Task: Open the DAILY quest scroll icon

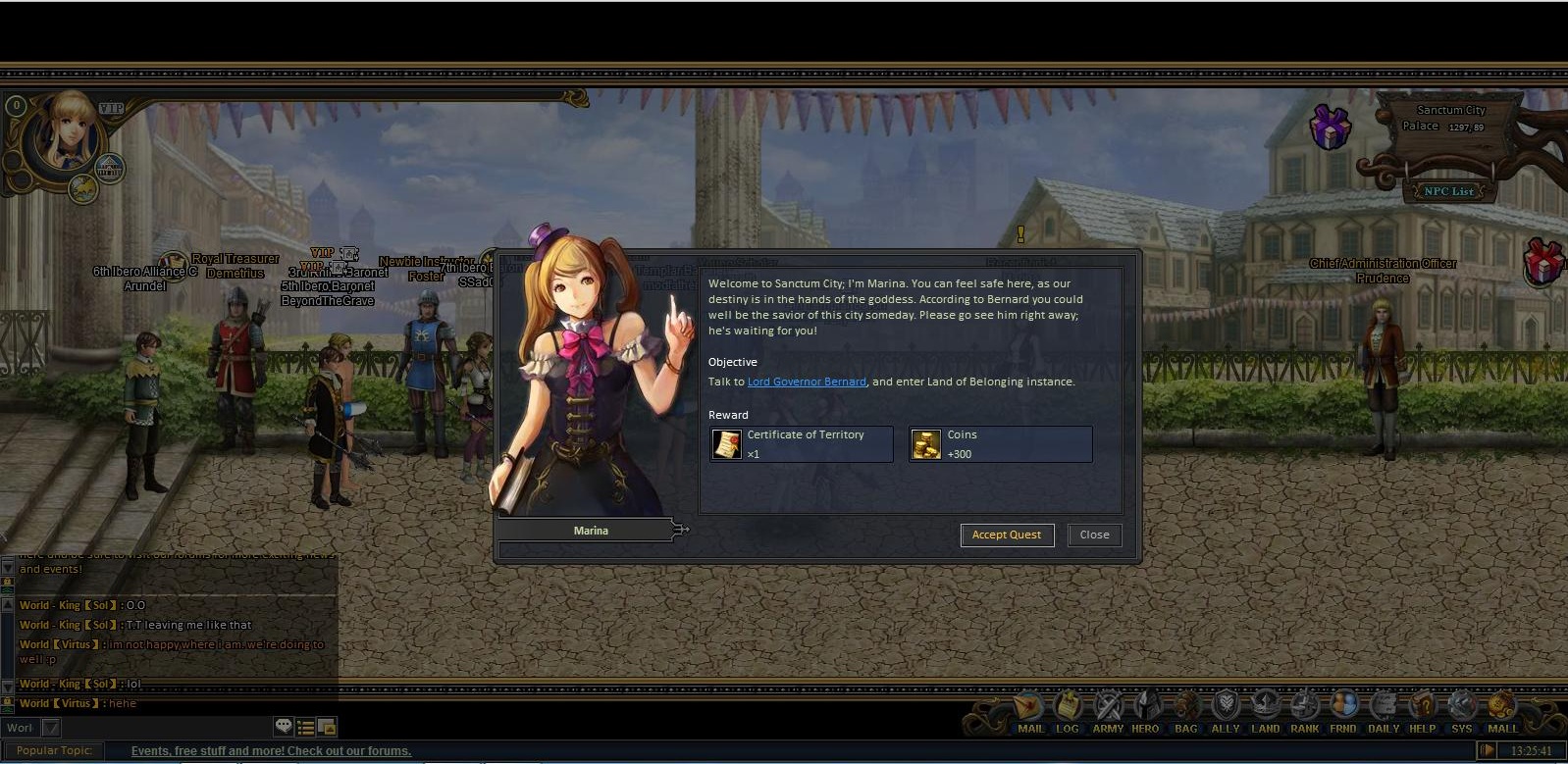Action: tap(1384, 706)
